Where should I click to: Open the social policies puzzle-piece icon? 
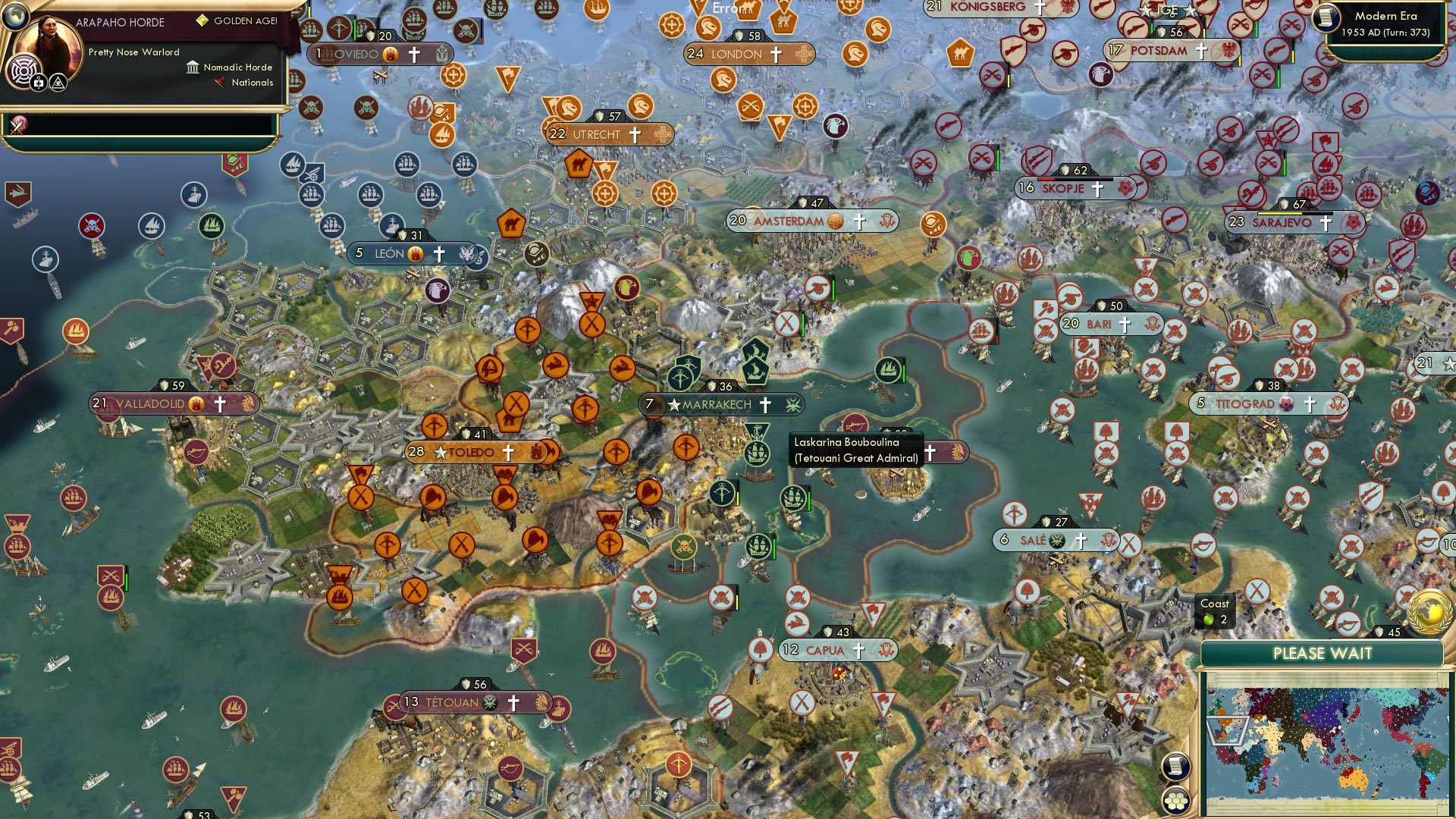pos(39,83)
